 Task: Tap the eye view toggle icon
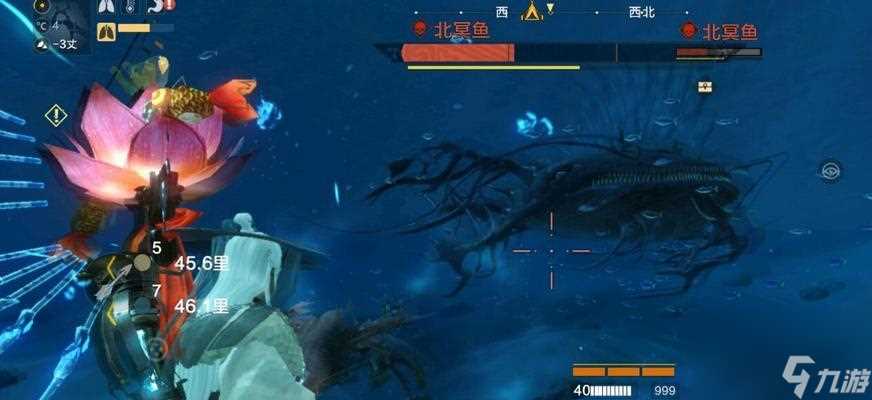(830, 170)
